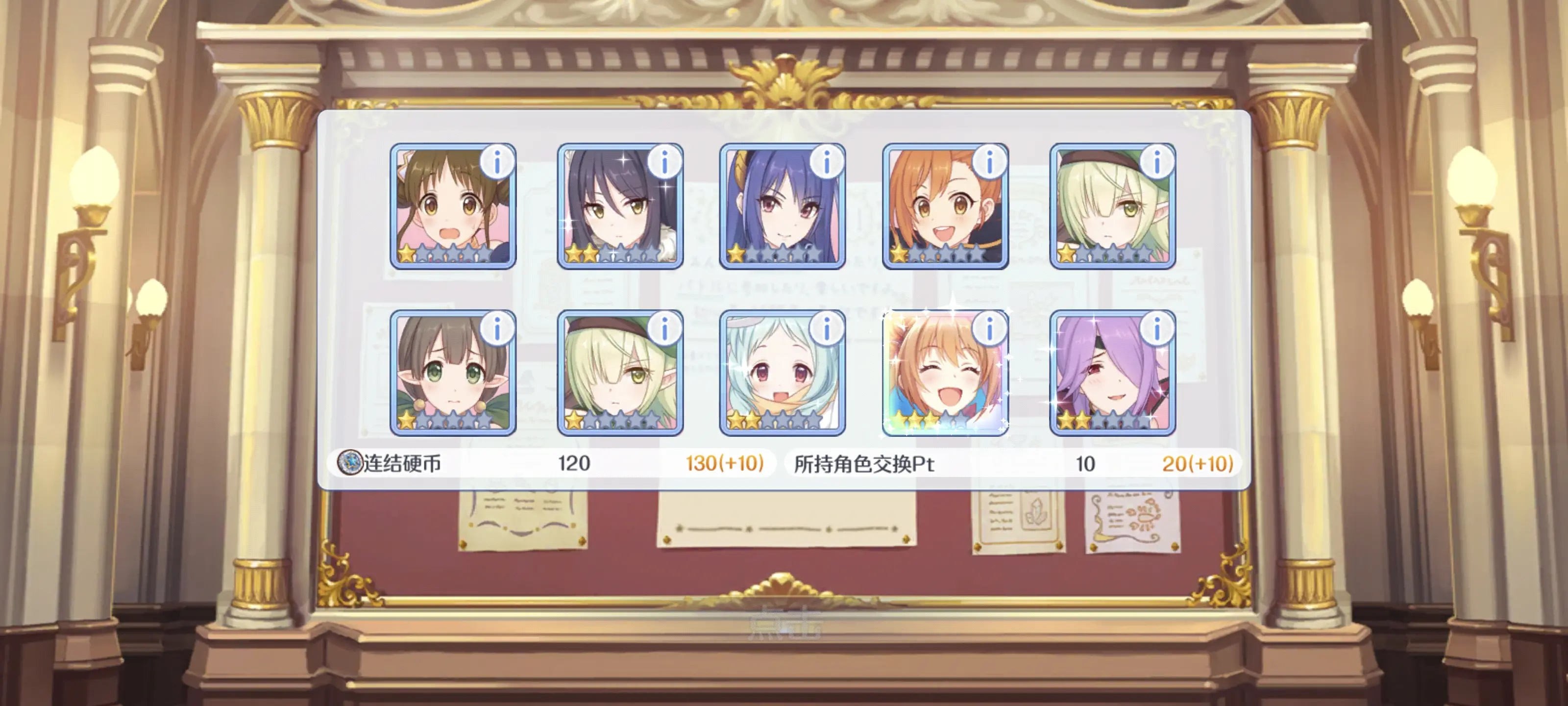This screenshot has height=706, width=1568.
Task: Open info for the black-haired yellow-eyed character
Action: [x=664, y=162]
